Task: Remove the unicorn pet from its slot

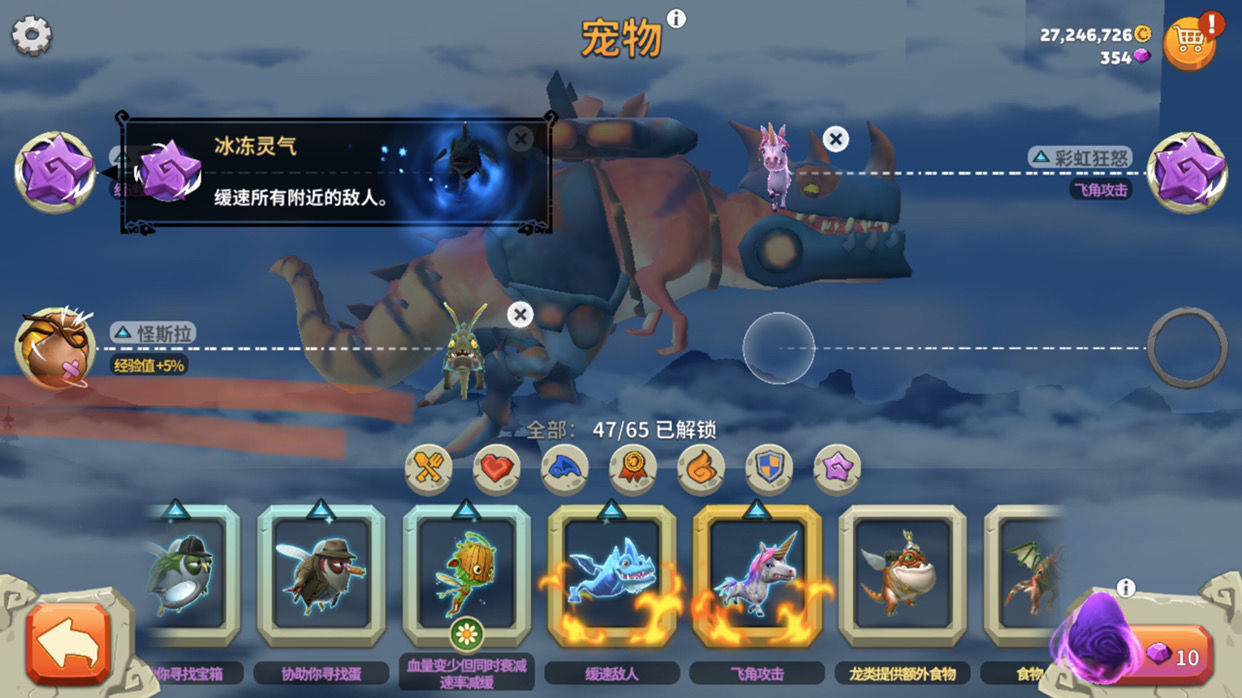Action: coord(835,139)
